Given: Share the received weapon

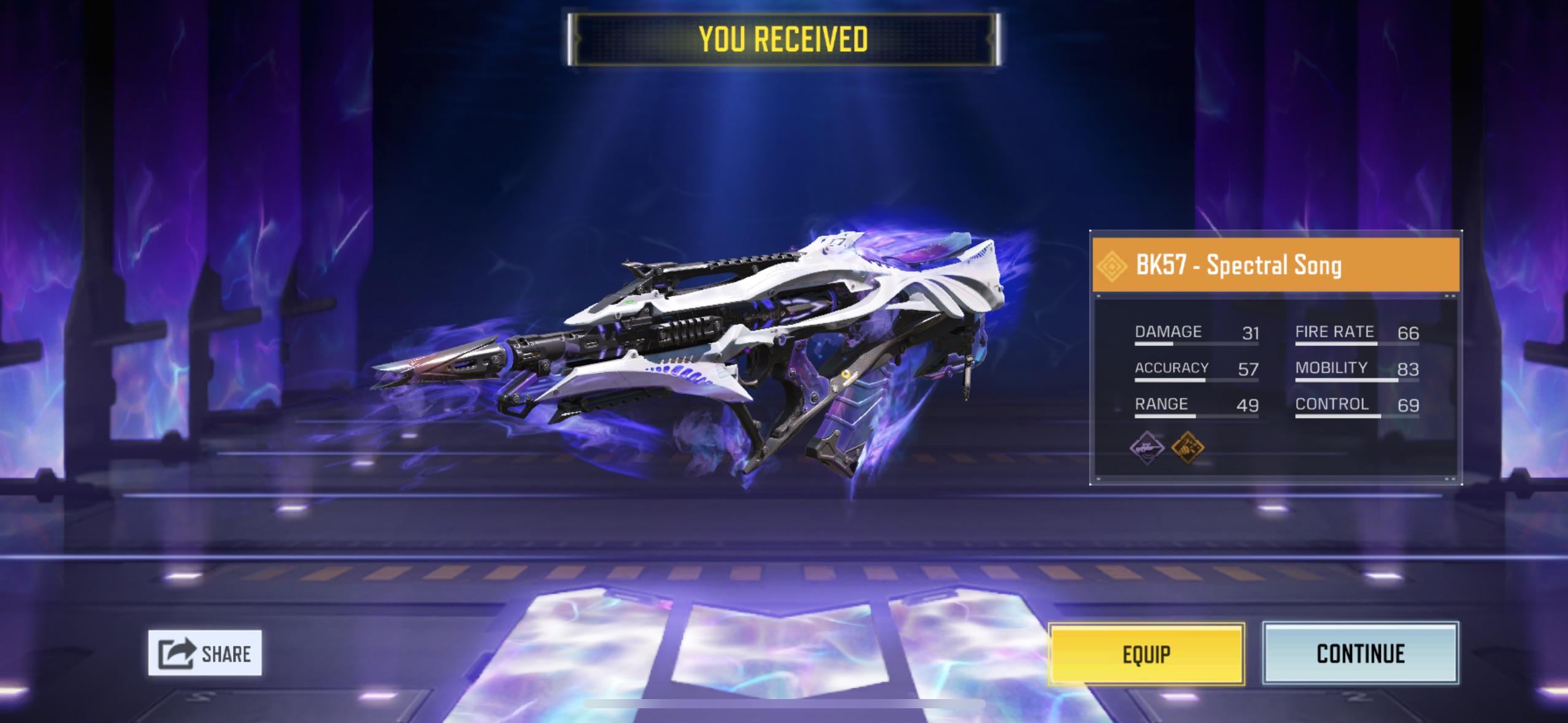Looking at the screenshot, I should (x=205, y=653).
